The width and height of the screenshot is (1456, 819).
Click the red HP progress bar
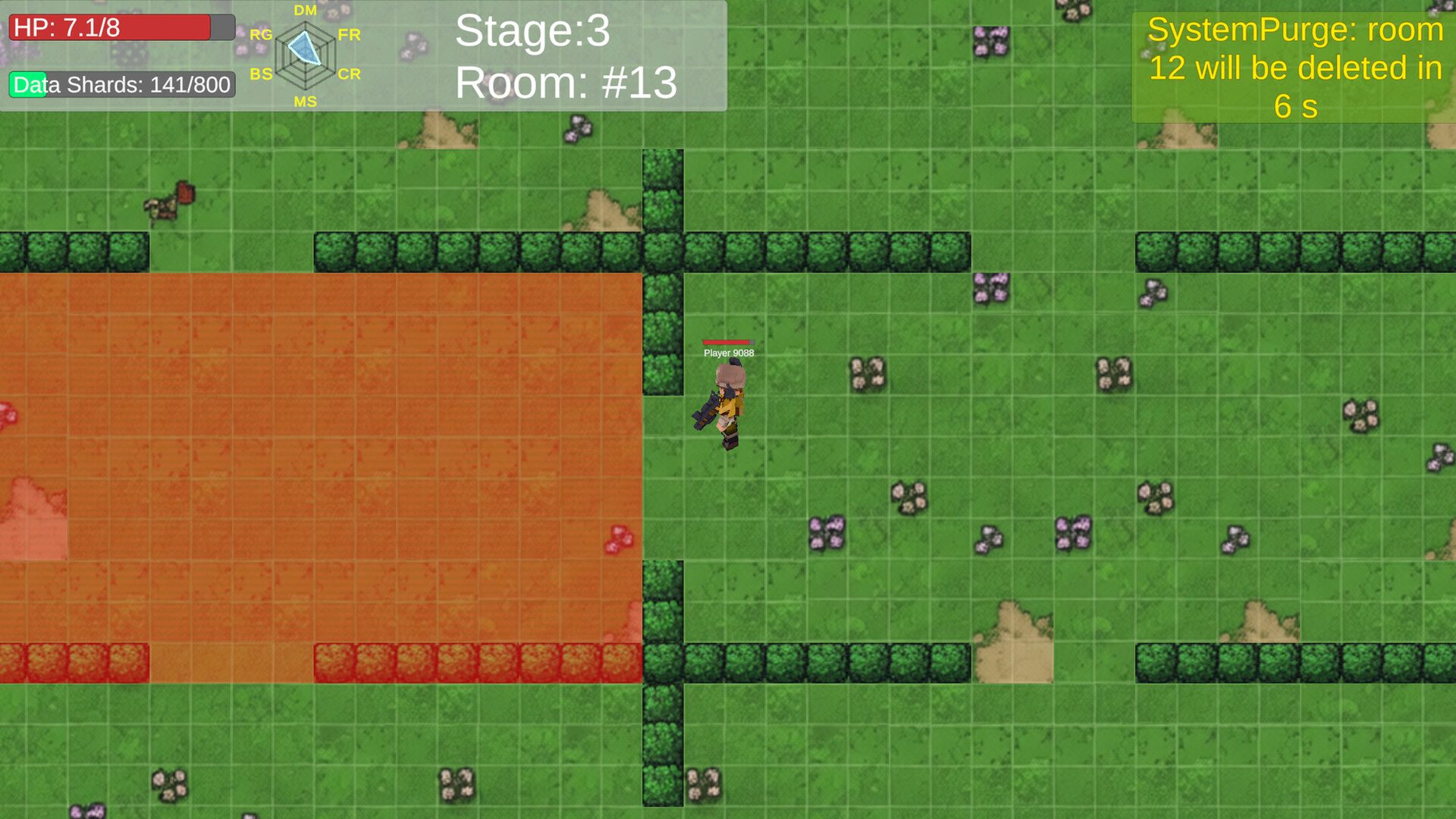coord(110,27)
